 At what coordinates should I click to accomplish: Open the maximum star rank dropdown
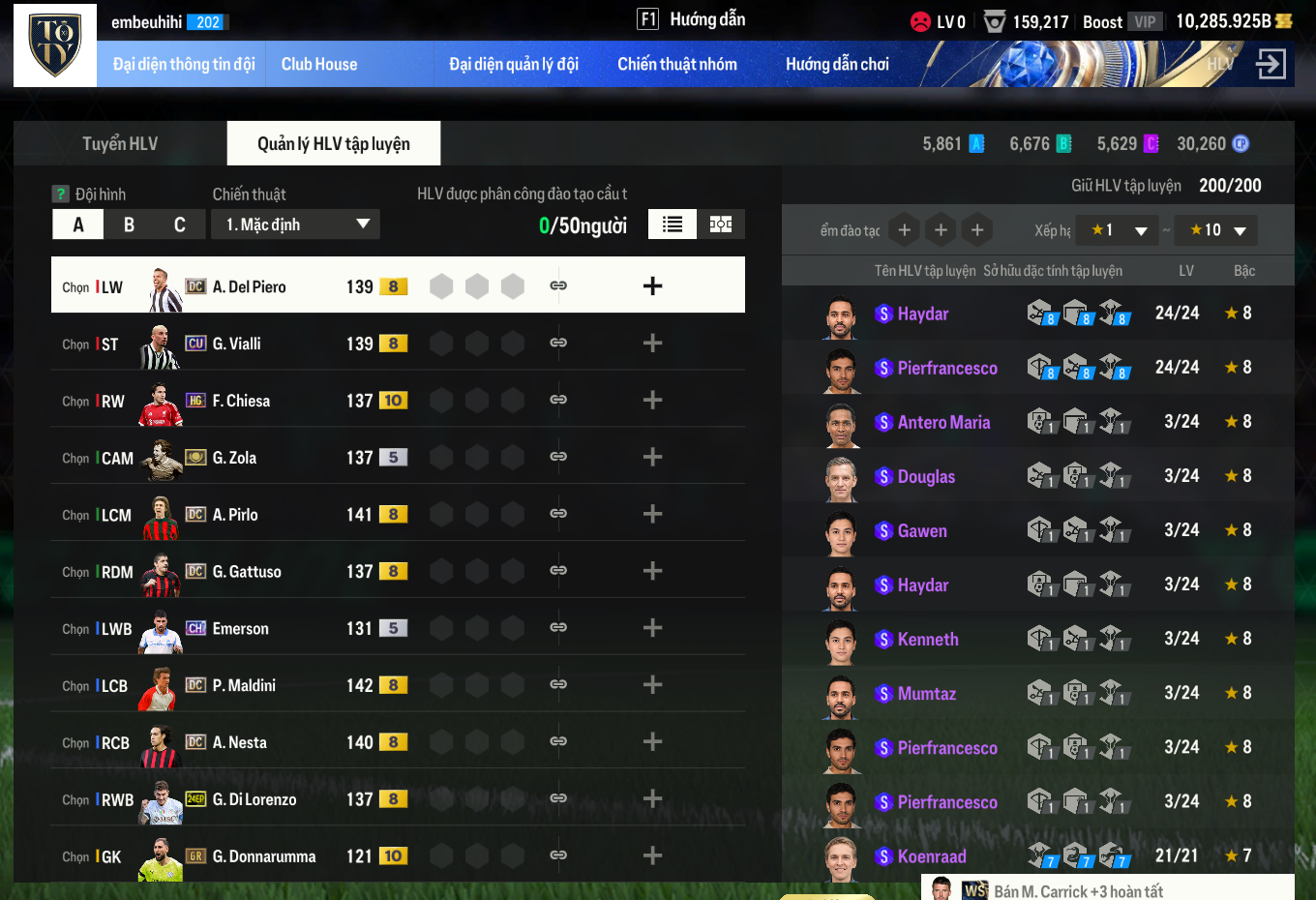coord(1216,230)
